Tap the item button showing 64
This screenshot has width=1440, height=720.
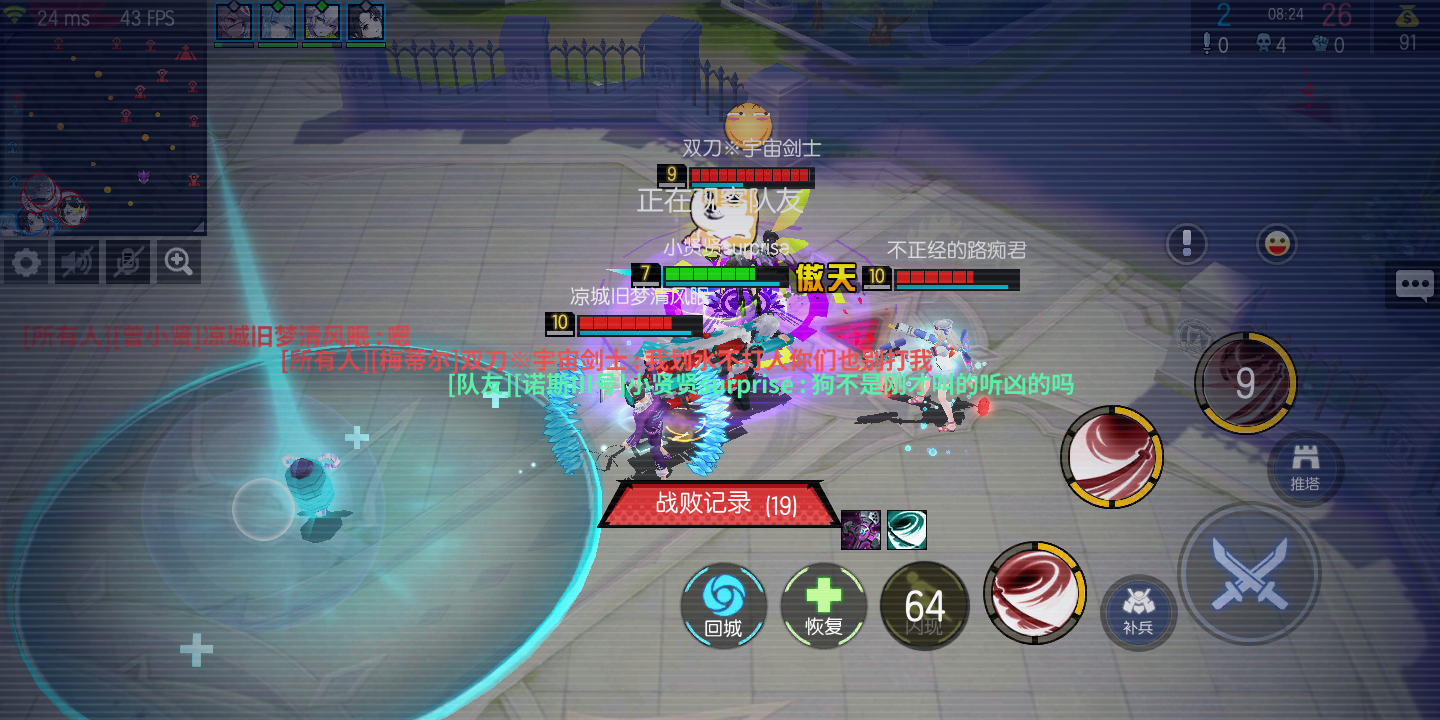pyautogui.click(x=925, y=606)
